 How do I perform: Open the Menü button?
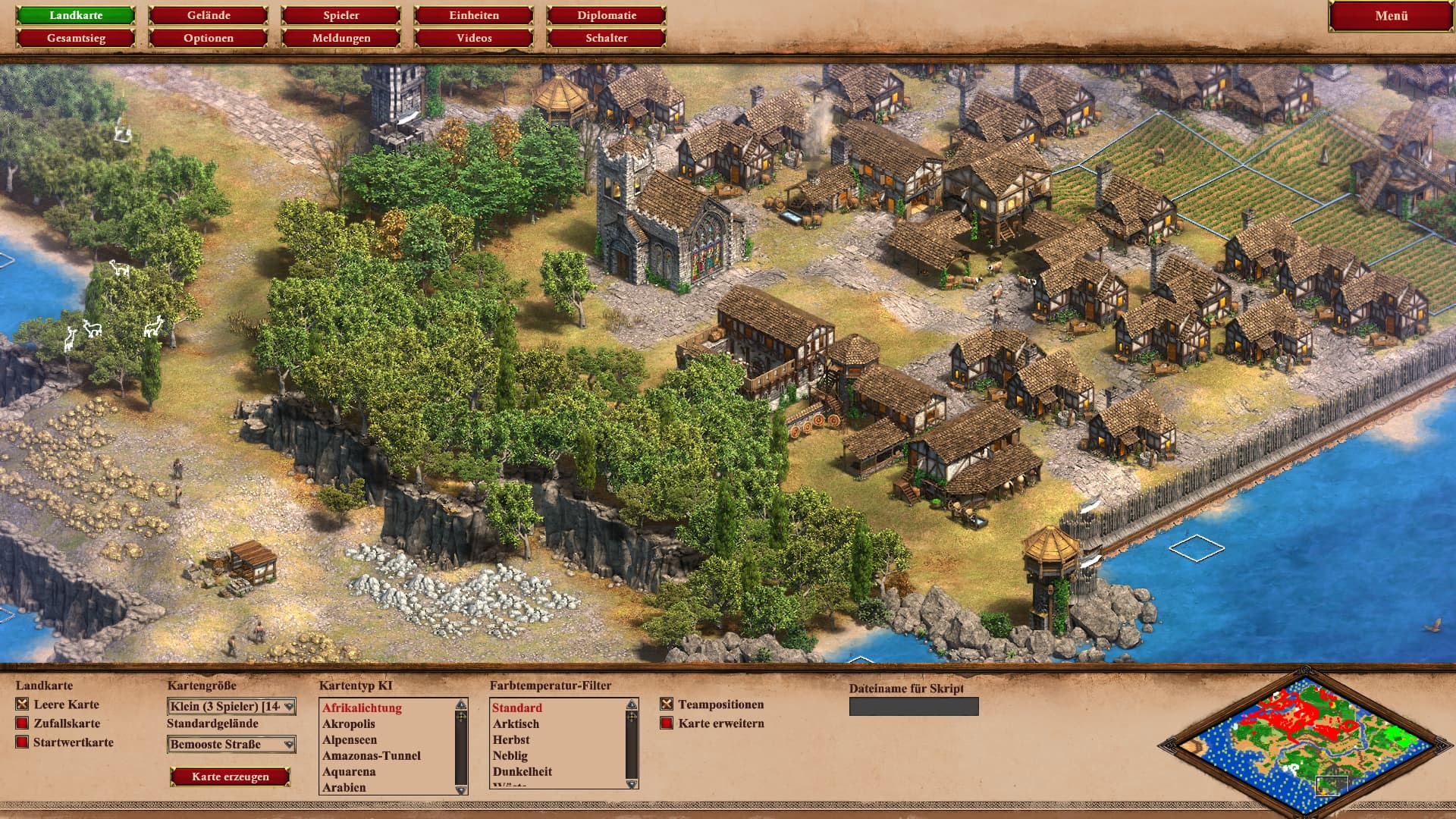point(1391,16)
